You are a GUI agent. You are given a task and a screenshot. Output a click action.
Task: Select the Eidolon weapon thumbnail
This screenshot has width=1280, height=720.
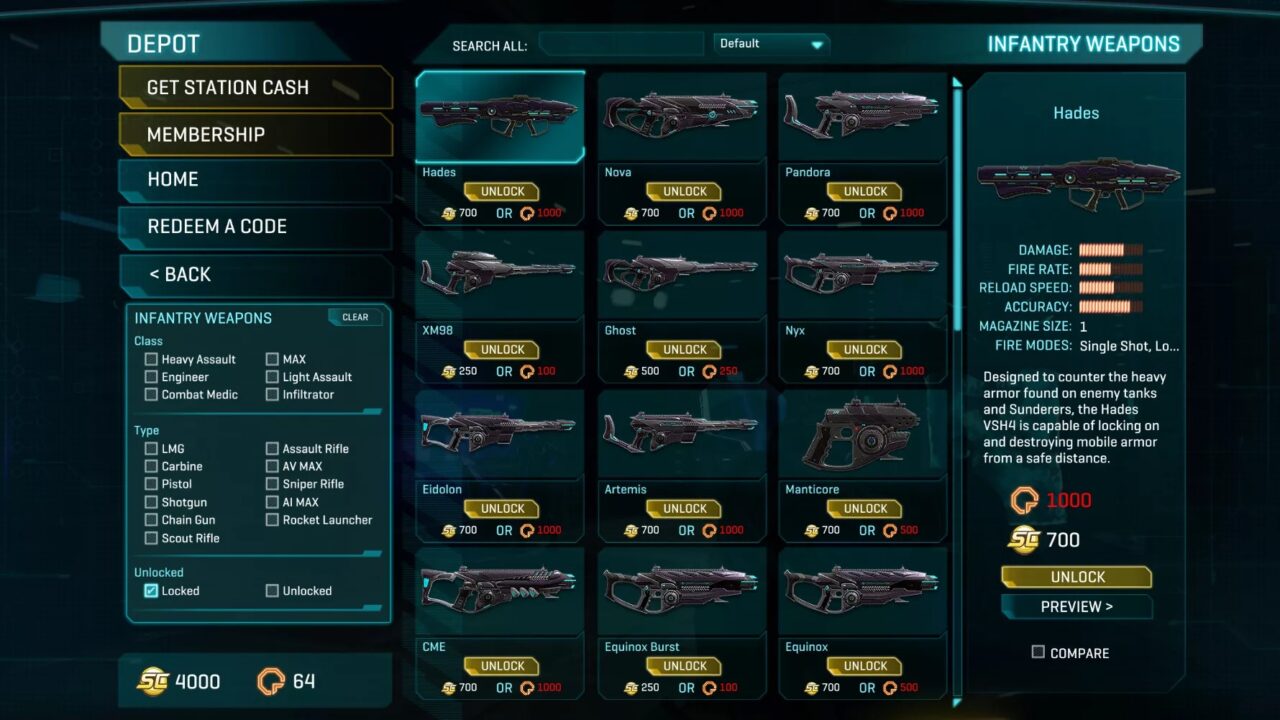(x=499, y=431)
